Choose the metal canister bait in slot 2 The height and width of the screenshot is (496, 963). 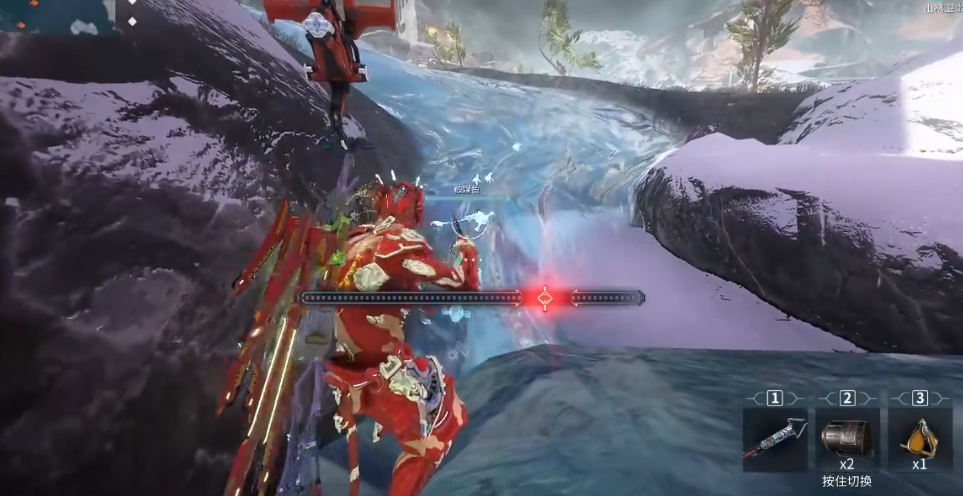pos(847,438)
